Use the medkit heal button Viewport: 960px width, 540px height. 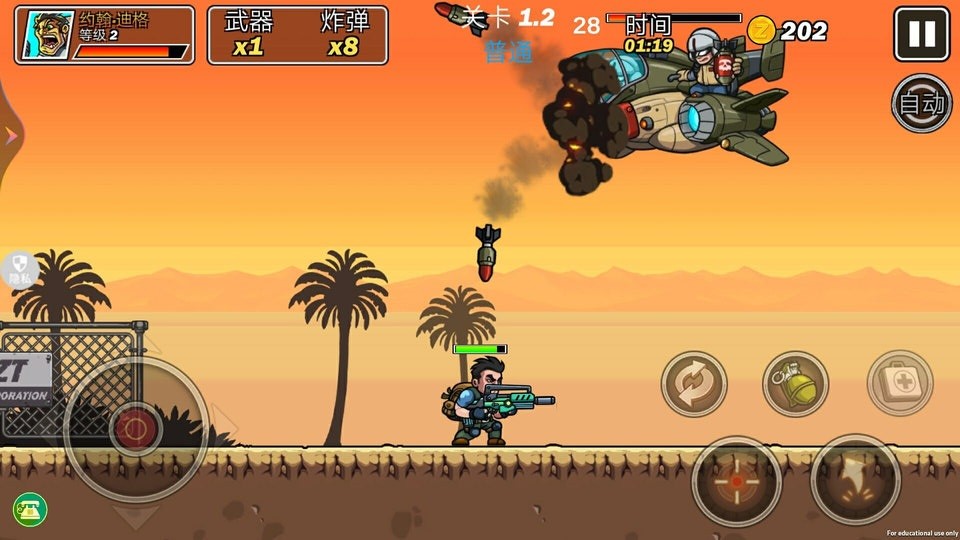(x=899, y=383)
